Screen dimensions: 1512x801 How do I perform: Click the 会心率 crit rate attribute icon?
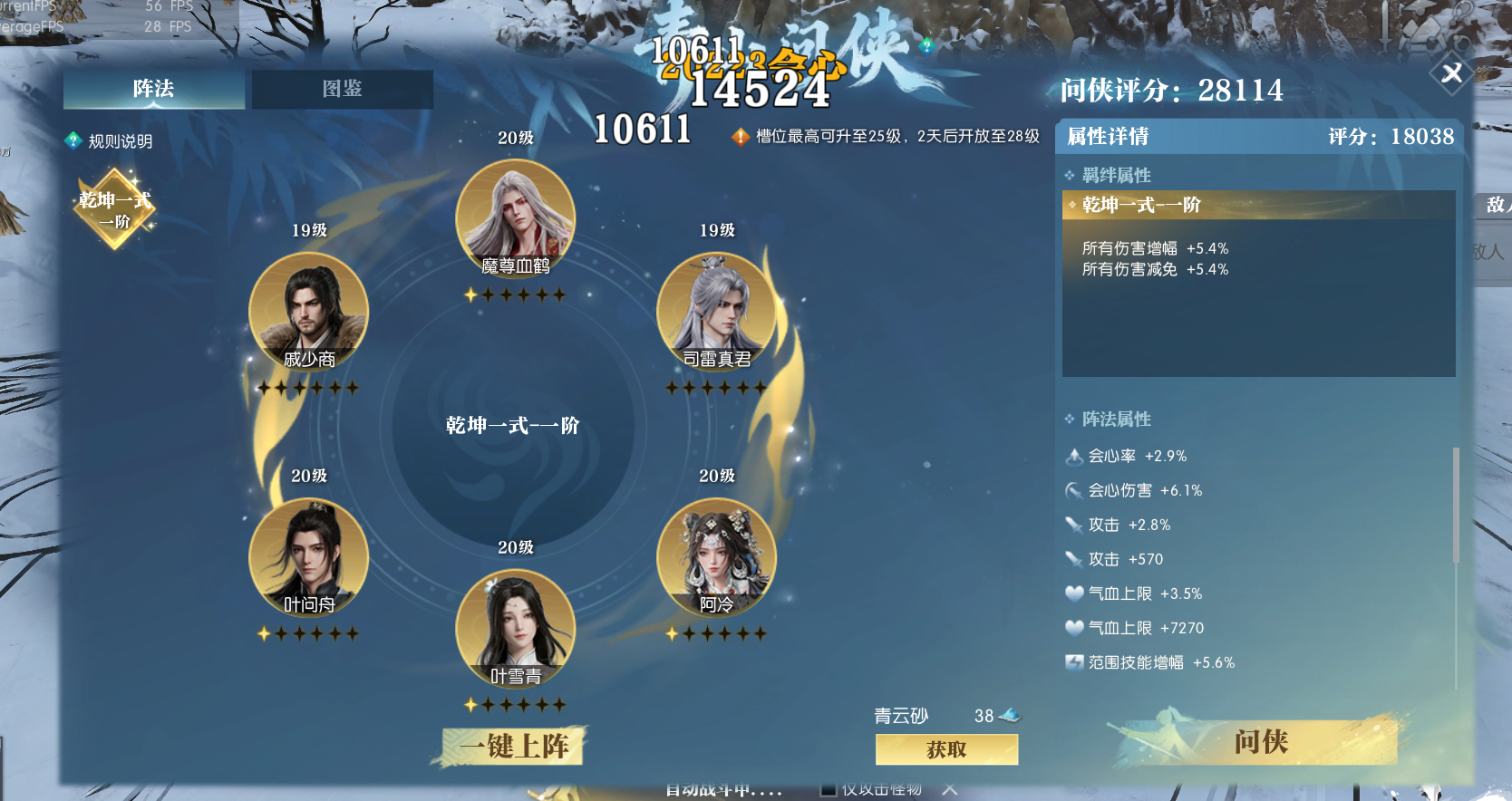click(x=1073, y=457)
